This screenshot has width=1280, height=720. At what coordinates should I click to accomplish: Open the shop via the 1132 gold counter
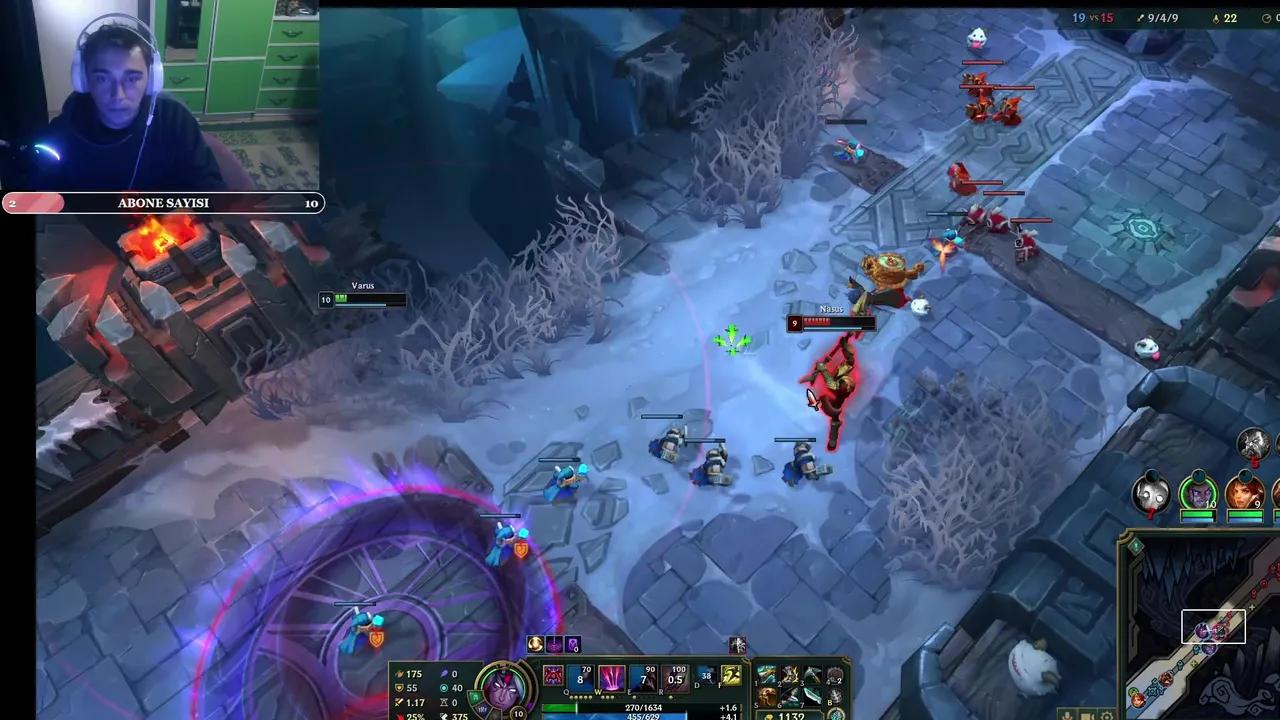coord(790,714)
